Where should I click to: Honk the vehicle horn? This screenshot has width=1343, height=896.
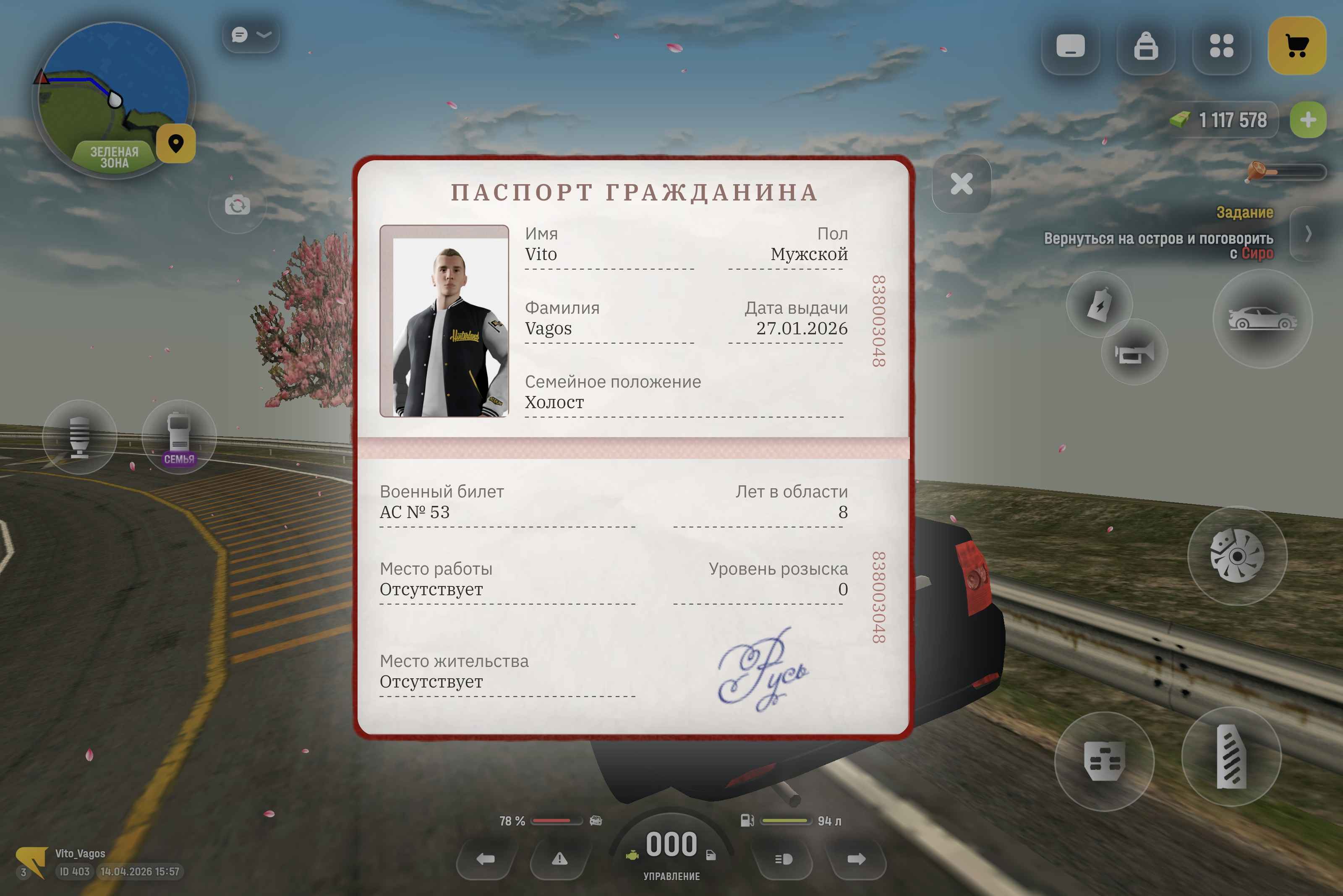point(1134,353)
